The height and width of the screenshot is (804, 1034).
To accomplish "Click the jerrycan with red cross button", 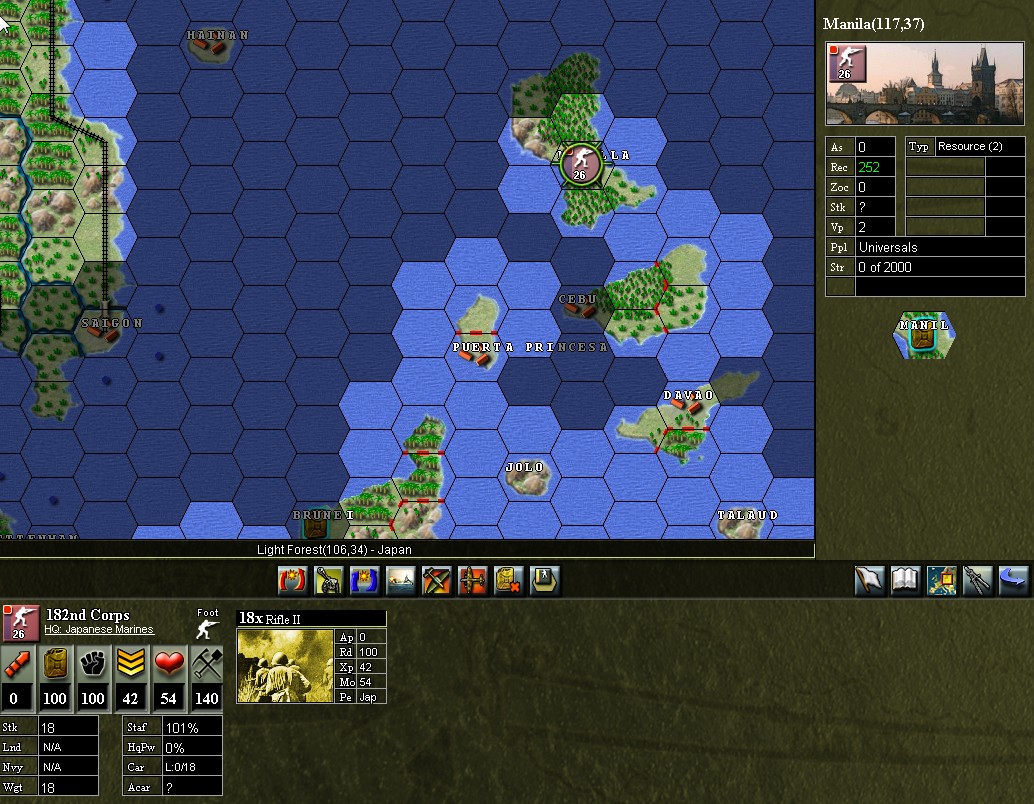I will point(509,580).
